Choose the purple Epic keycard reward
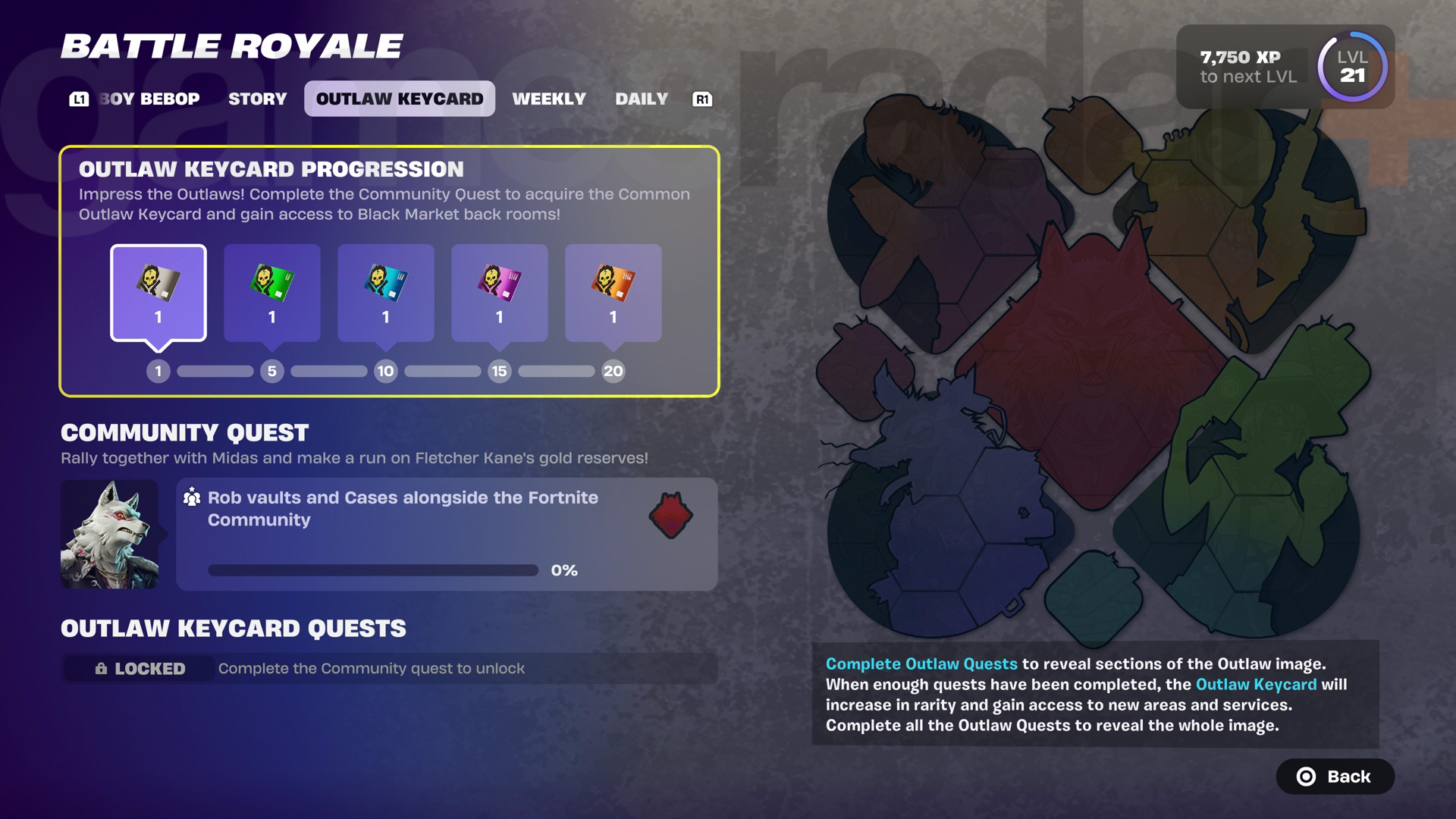Screen dimensions: 1456x819 coord(500,293)
